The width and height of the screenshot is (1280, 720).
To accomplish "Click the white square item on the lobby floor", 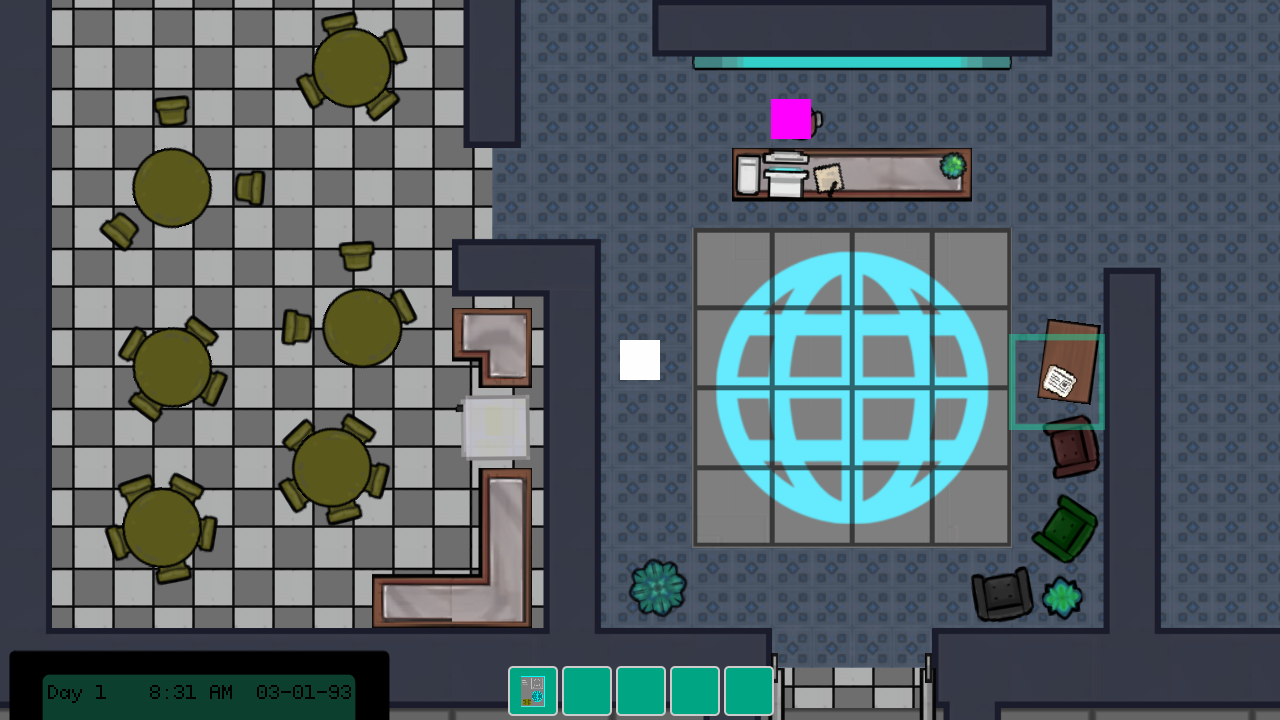I will [x=640, y=361].
